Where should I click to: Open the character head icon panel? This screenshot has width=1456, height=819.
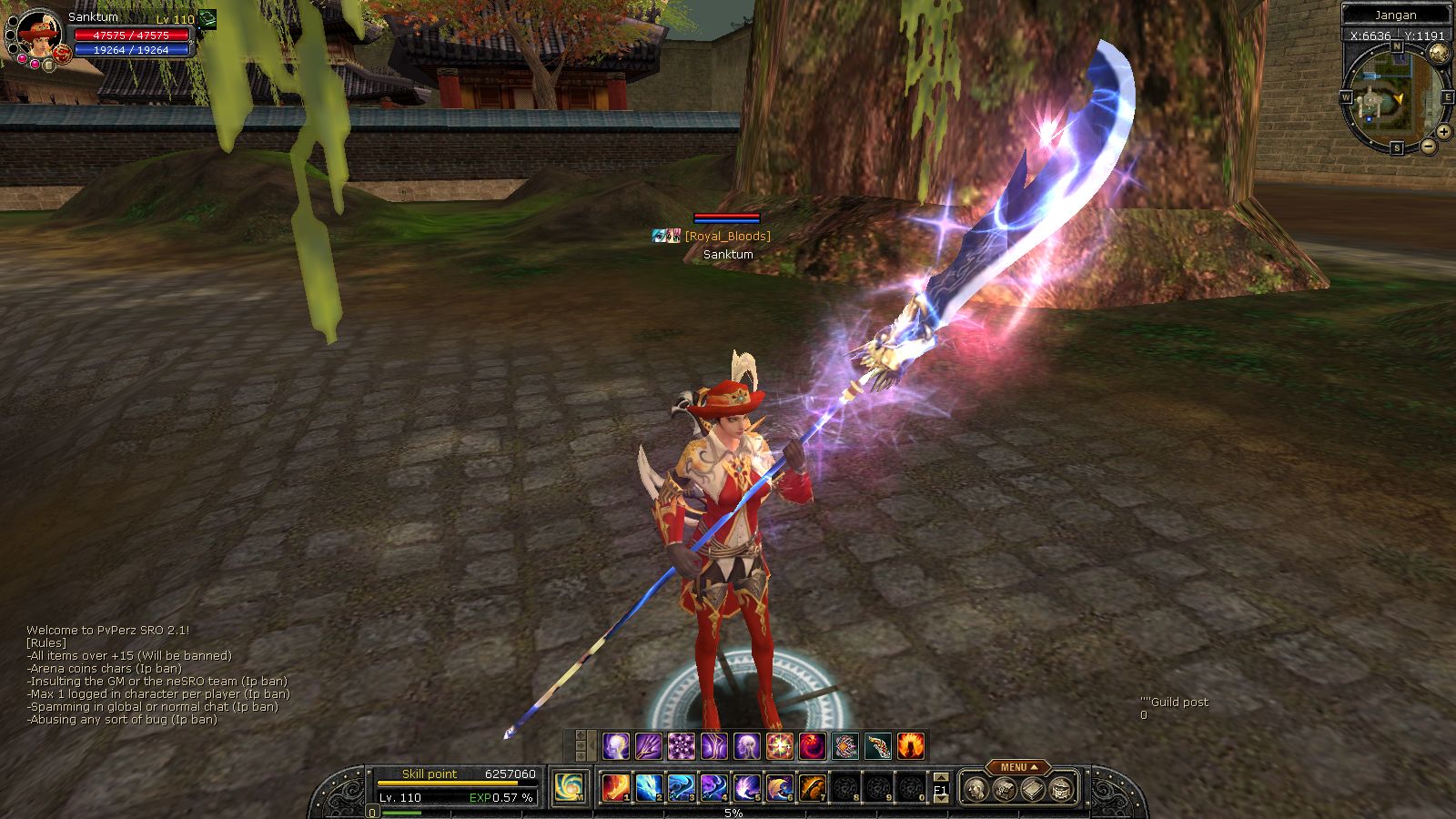976,789
